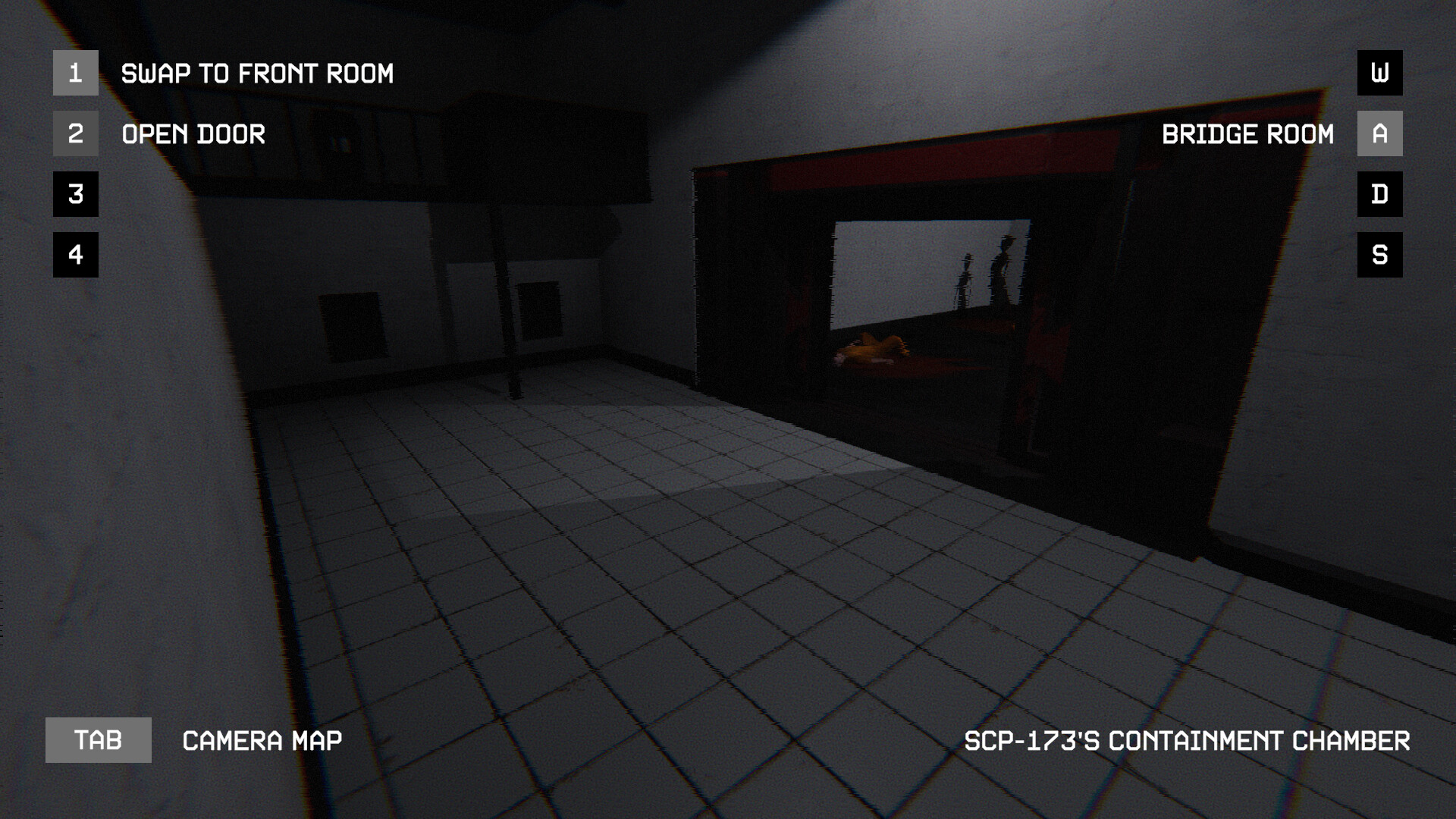1456x819 pixels.
Task: Click the "W" camera navigation key
Action: point(1379,74)
